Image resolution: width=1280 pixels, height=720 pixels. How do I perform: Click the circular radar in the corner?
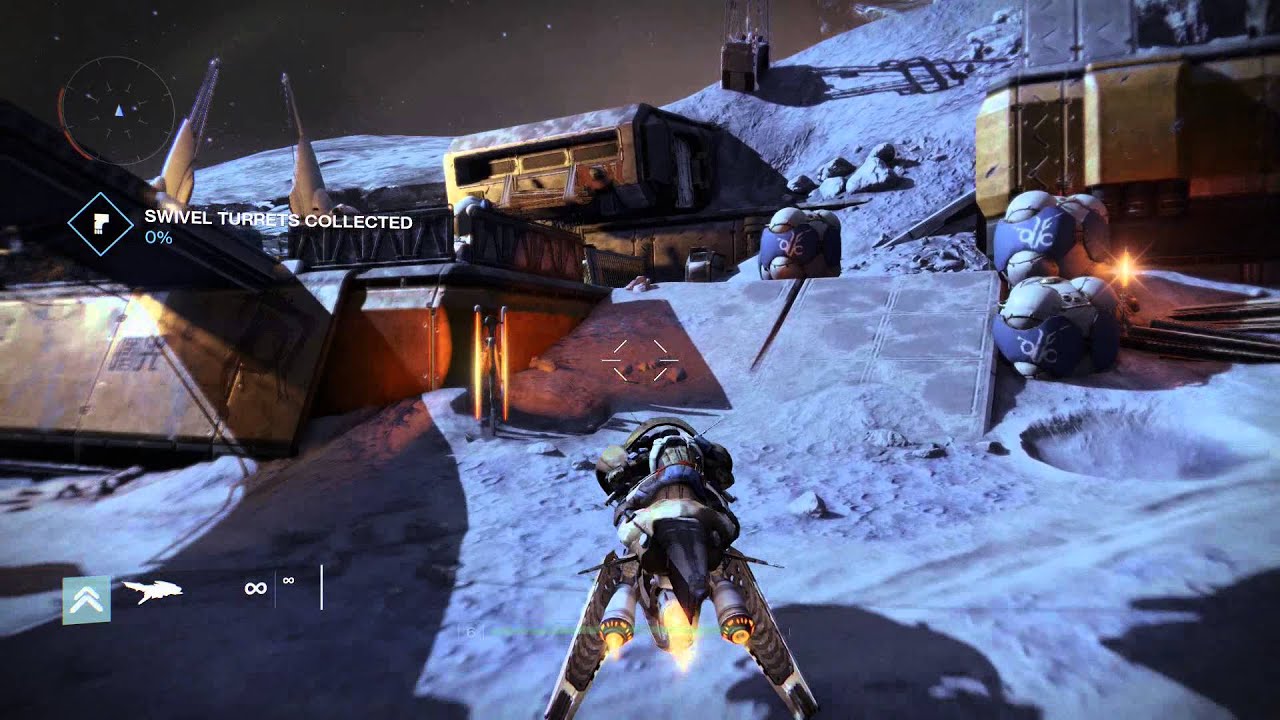(x=118, y=109)
